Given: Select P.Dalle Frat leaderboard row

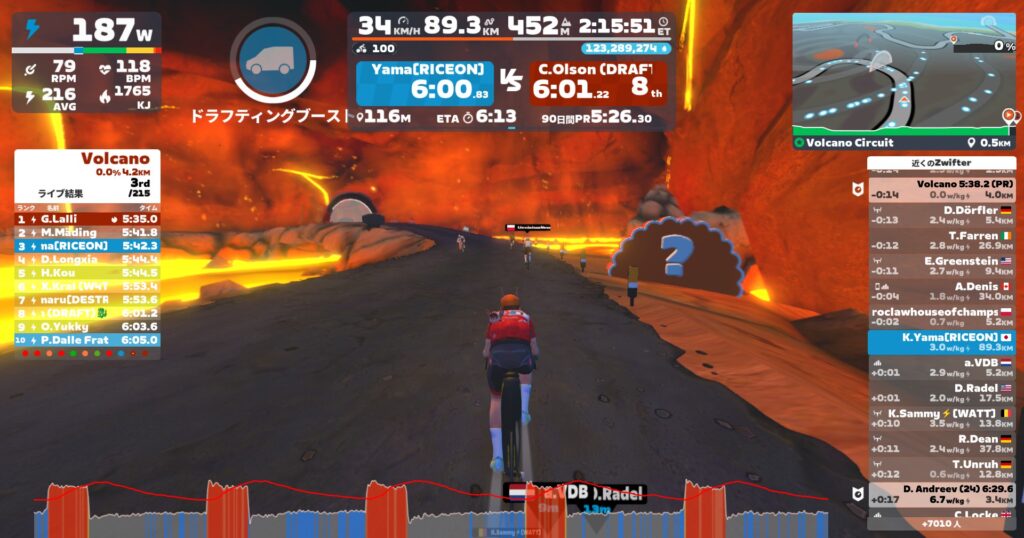Looking at the screenshot, I should point(87,340).
